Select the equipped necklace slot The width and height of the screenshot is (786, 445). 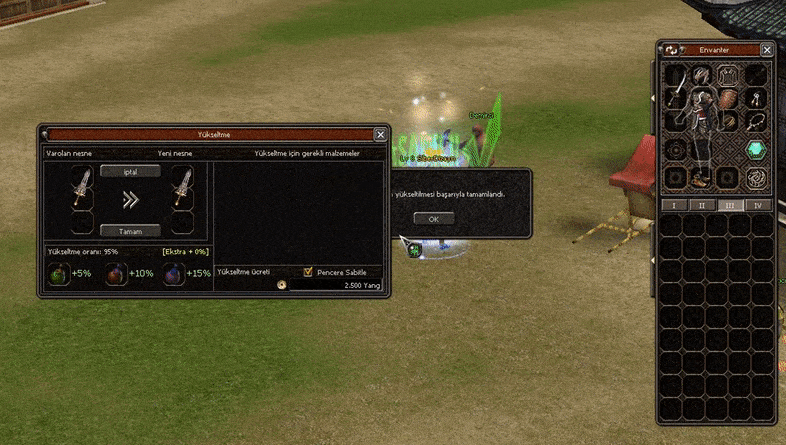pos(758,121)
